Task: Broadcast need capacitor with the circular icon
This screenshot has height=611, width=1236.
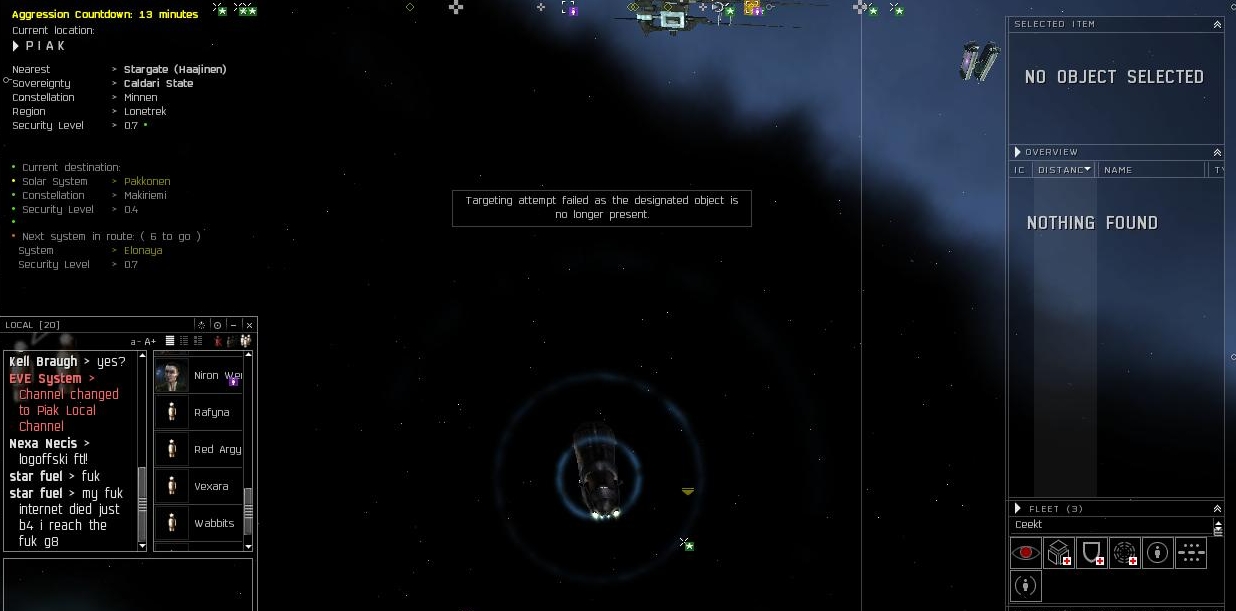Action: point(1125,552)
